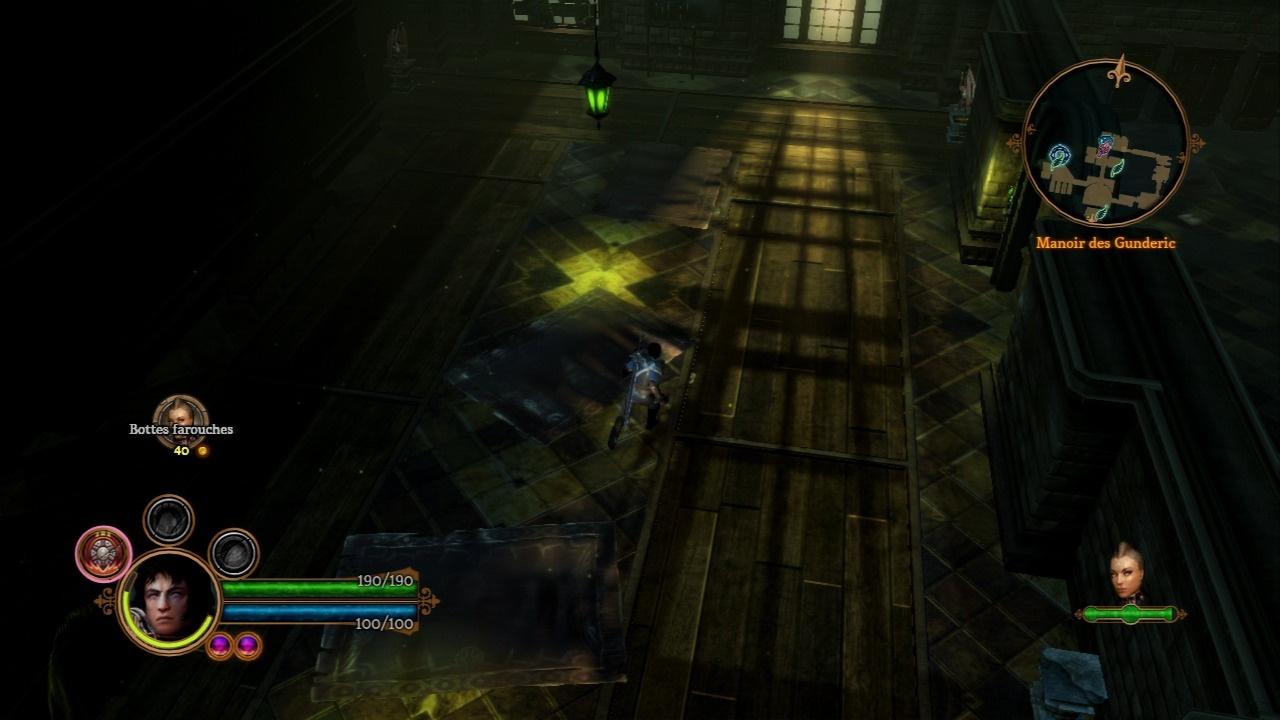Click the compass arrow atop the minimap

click(1120, 69)
